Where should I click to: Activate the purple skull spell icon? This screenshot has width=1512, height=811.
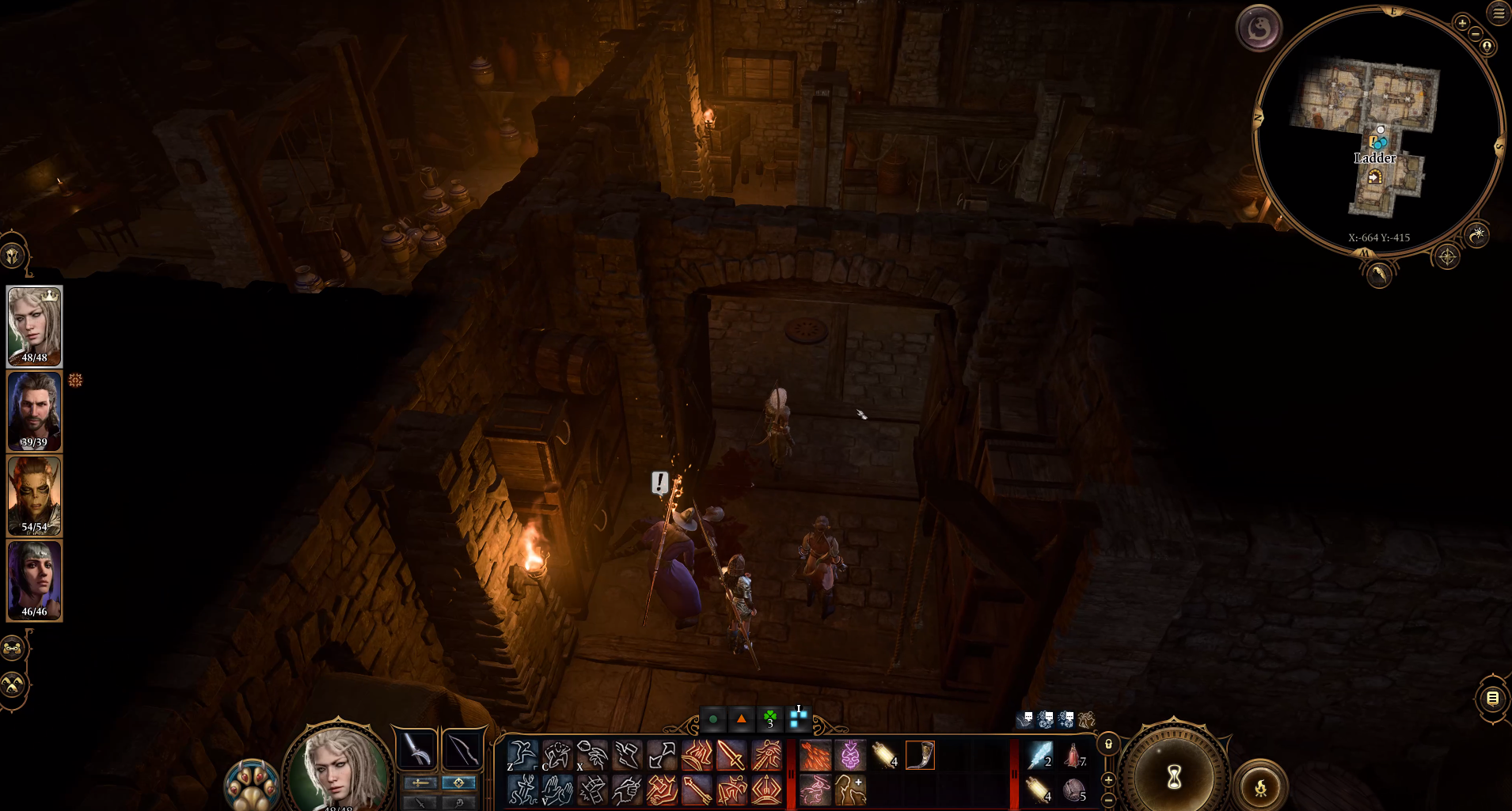(849, 756)
